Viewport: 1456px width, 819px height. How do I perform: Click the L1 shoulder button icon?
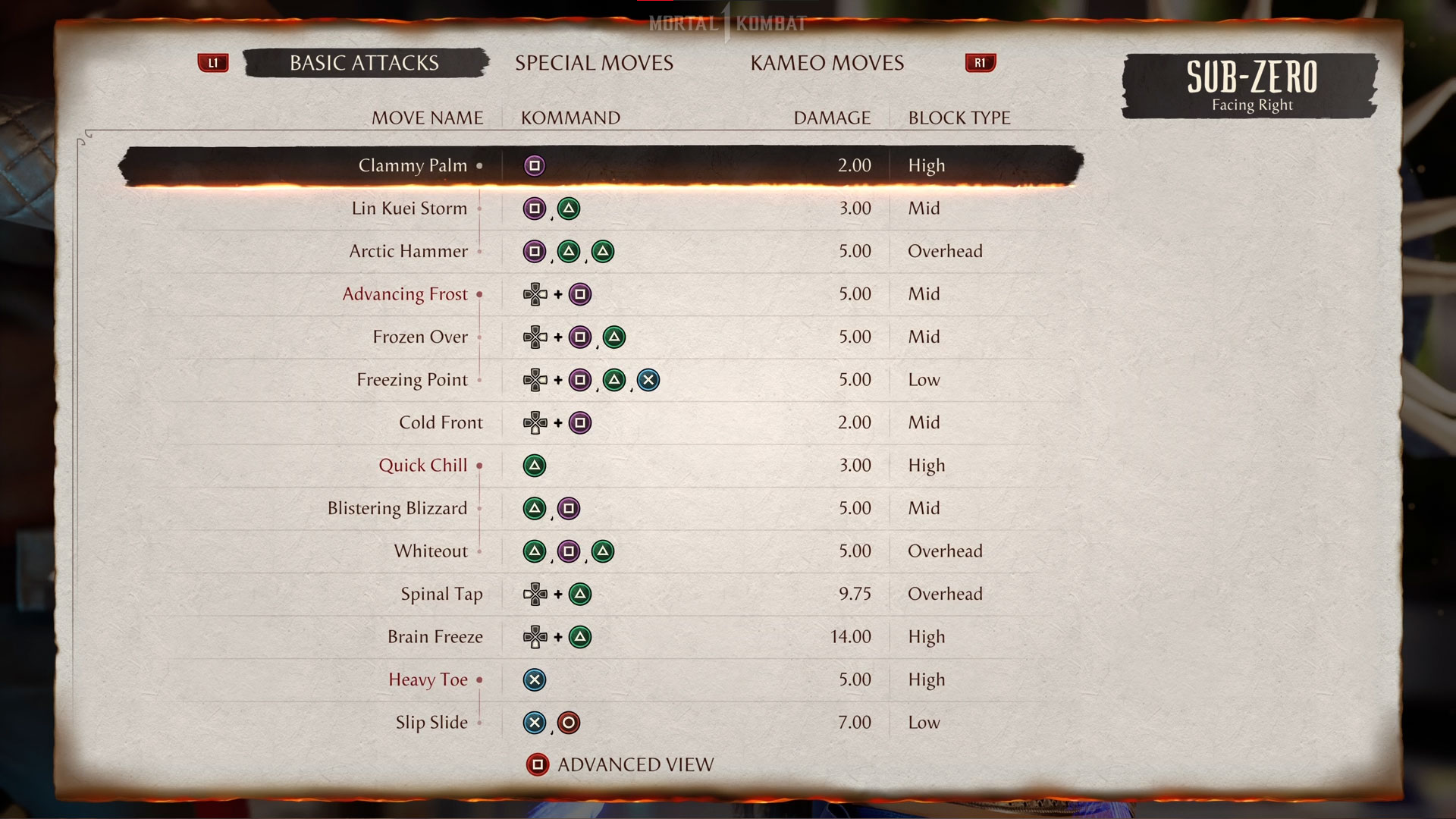point(213,63)
